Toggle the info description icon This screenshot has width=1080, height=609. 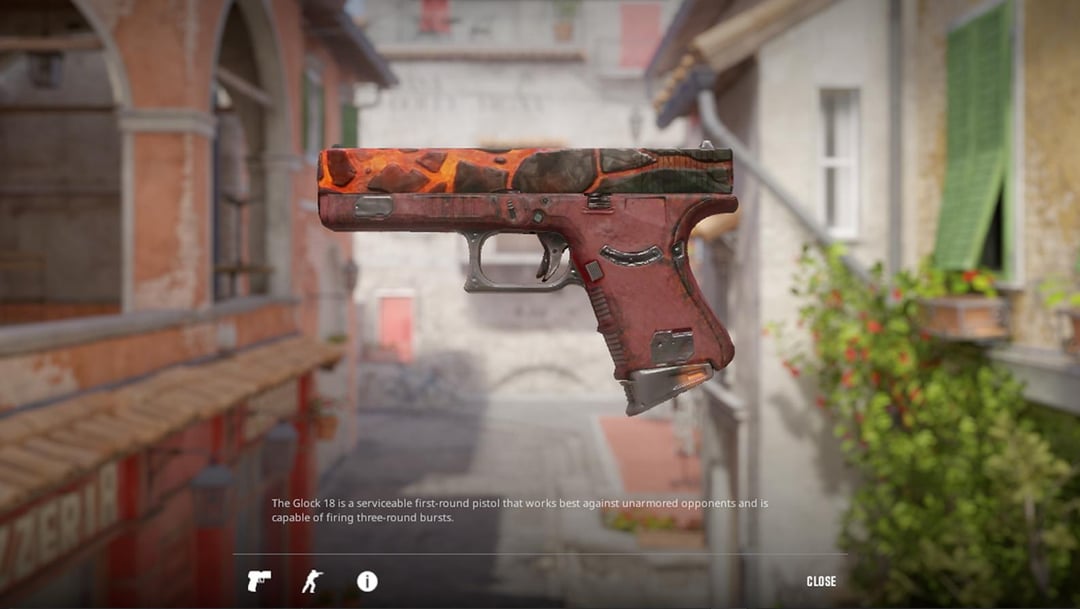(x=367, y=581)
